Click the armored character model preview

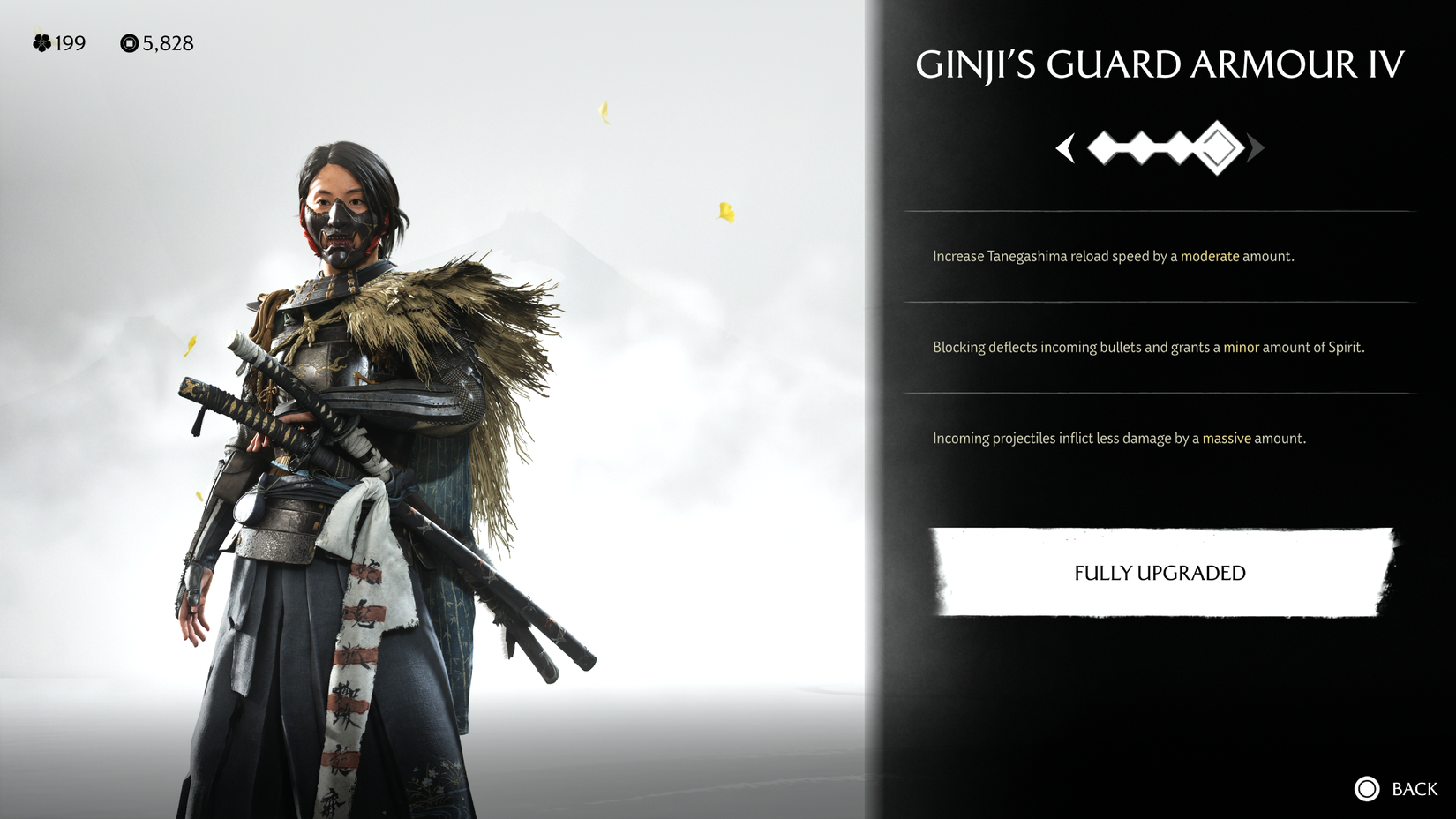point(353,441)
